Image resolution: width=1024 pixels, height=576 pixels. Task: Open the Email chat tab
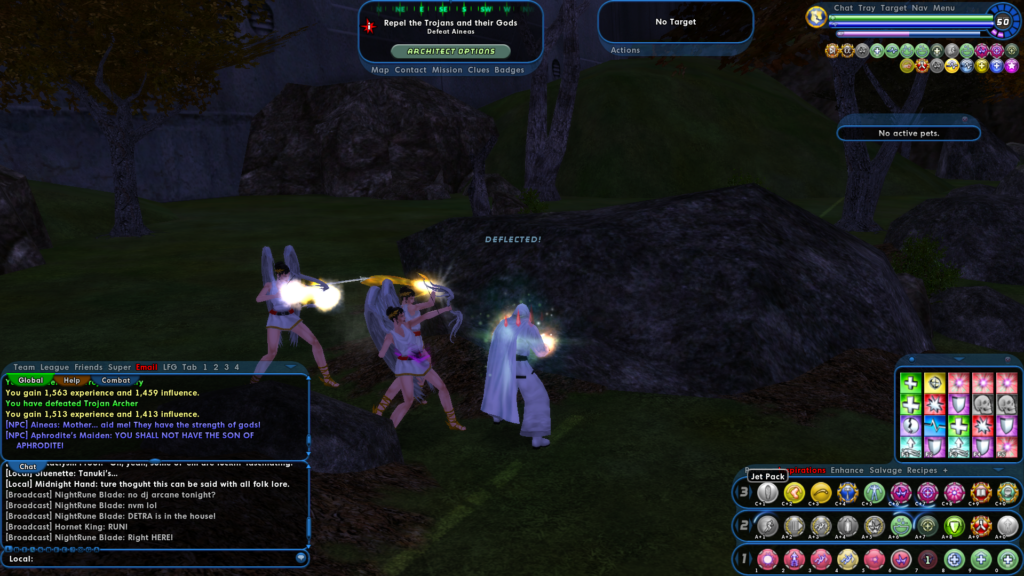147,367
